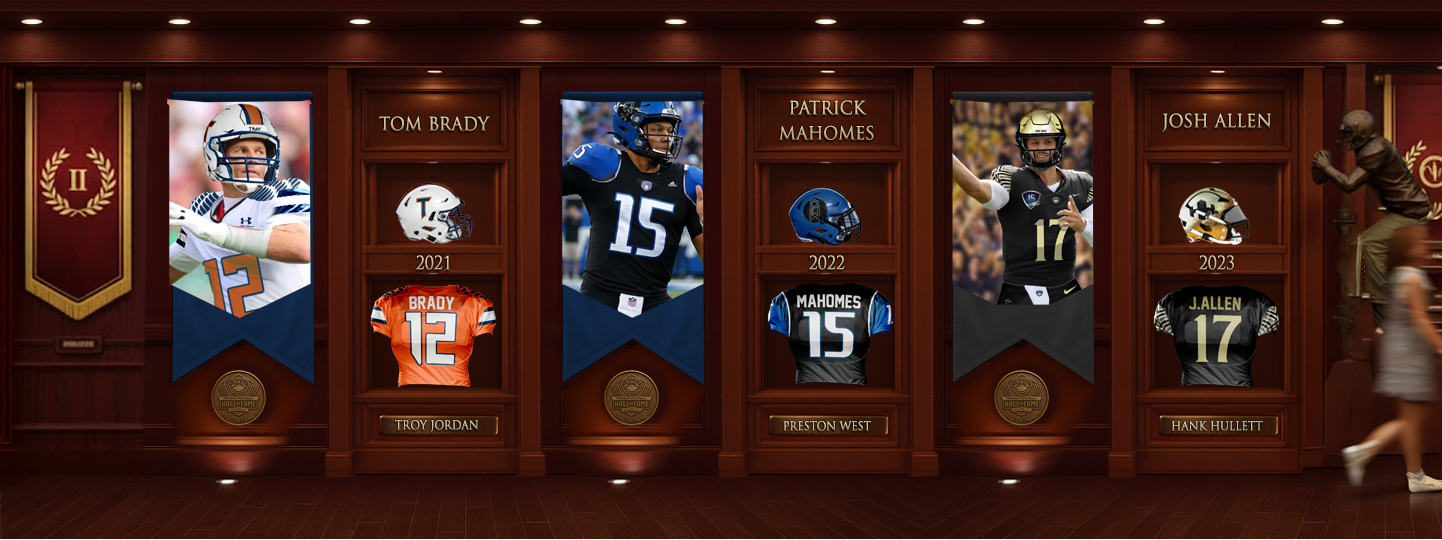Open the Troy Jordan nameplate

(437, 425)
